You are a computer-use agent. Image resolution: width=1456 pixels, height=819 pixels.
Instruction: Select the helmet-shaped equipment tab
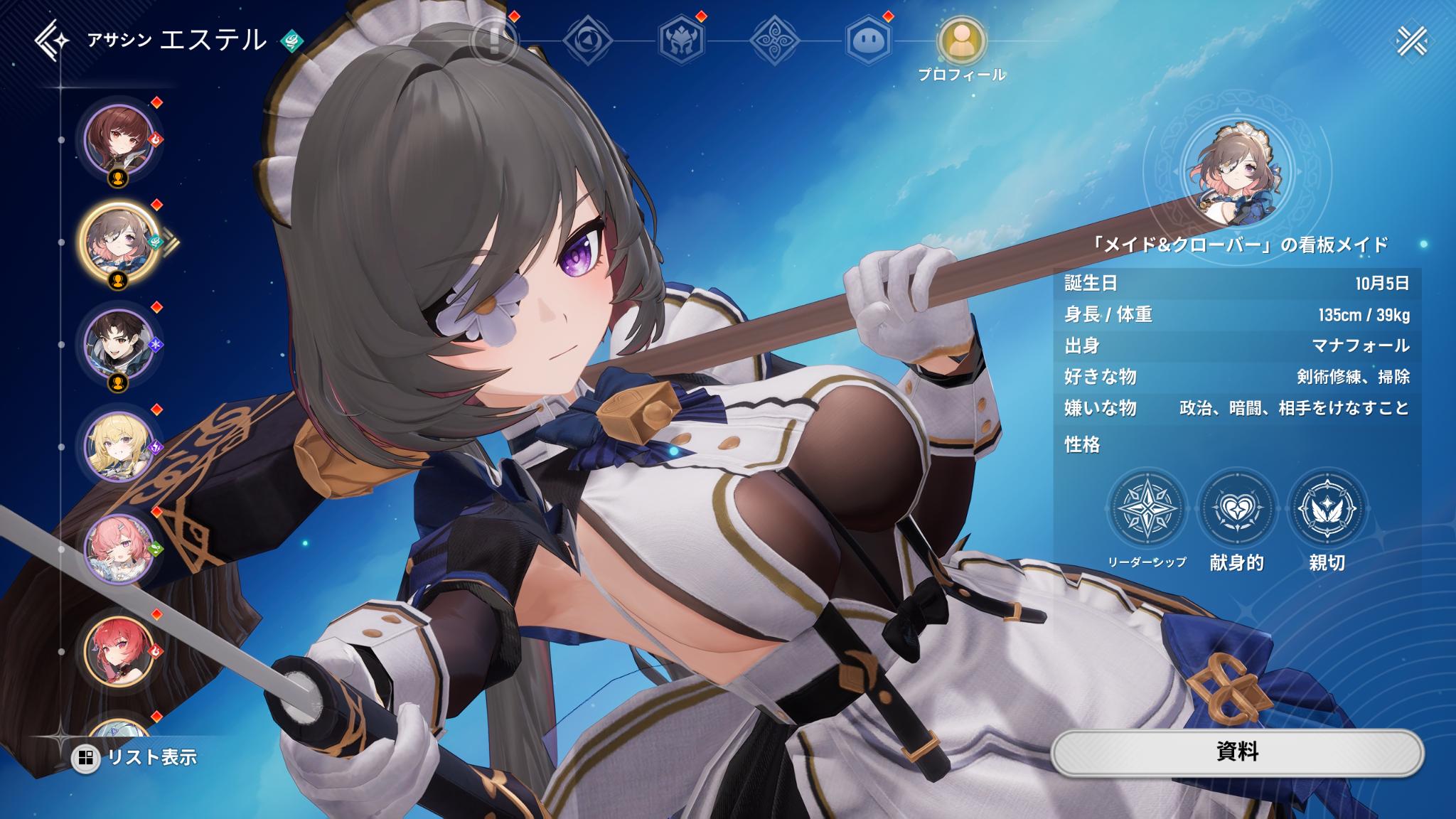680,43
